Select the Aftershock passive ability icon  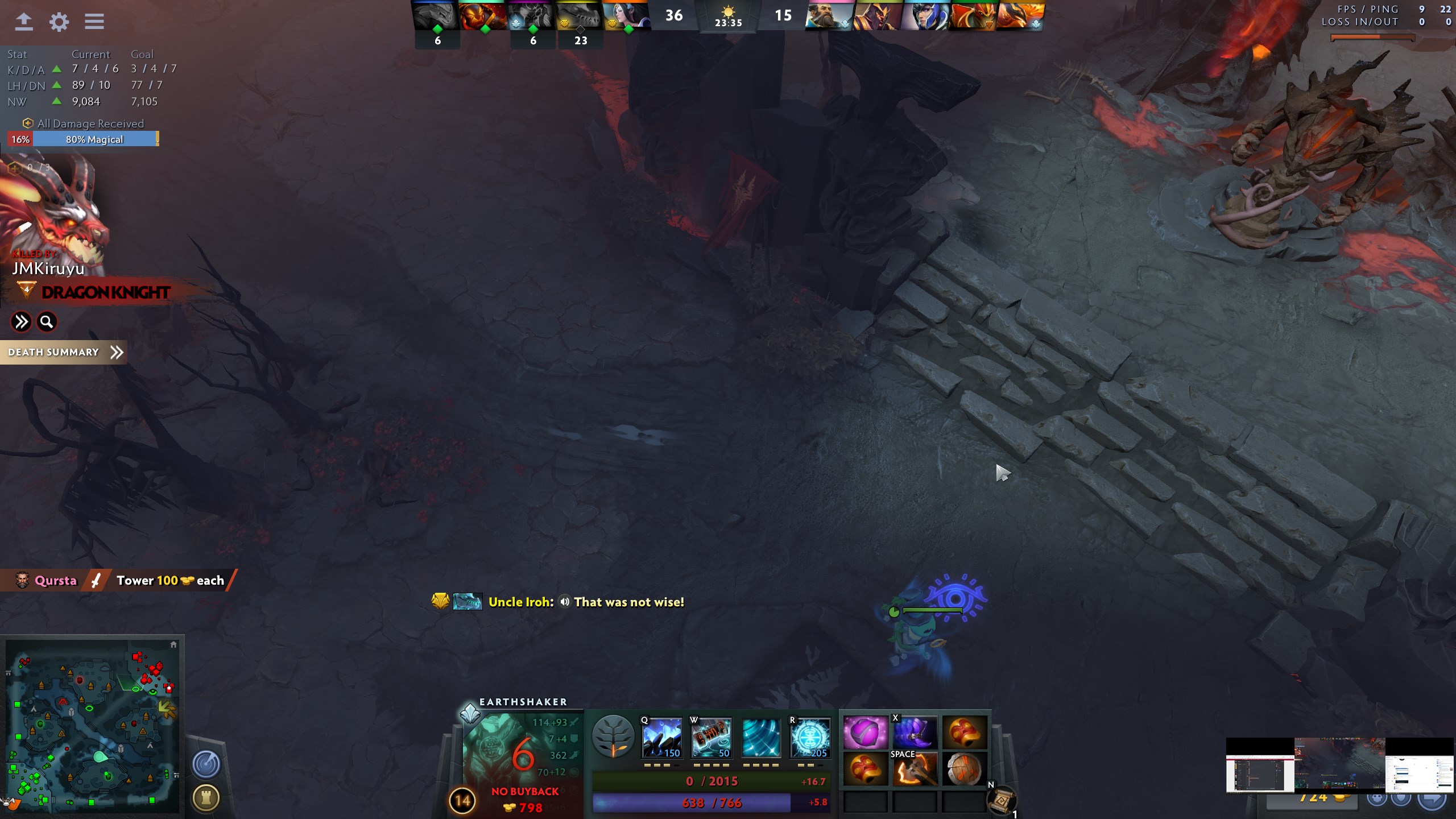760,738
